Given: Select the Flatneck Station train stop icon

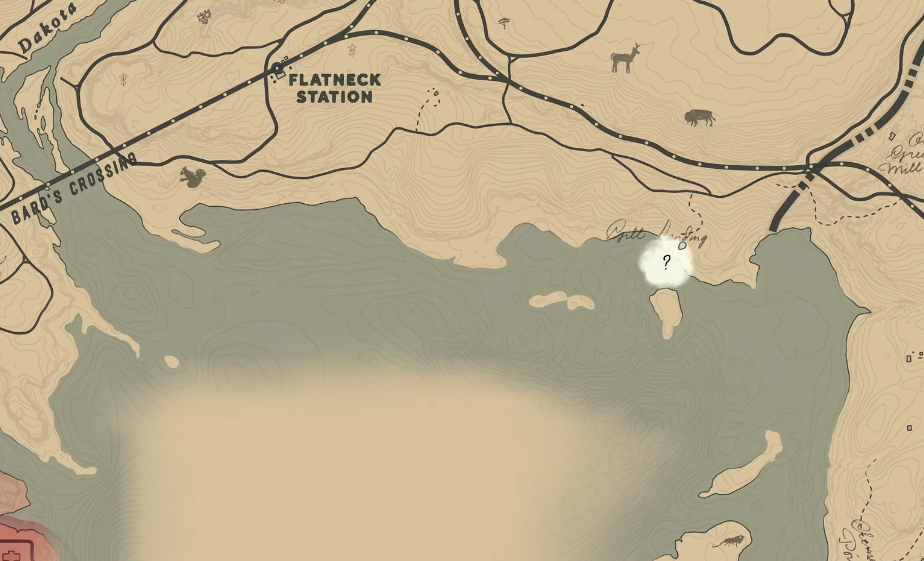Looking at the screenshot, I should [278, 70].
